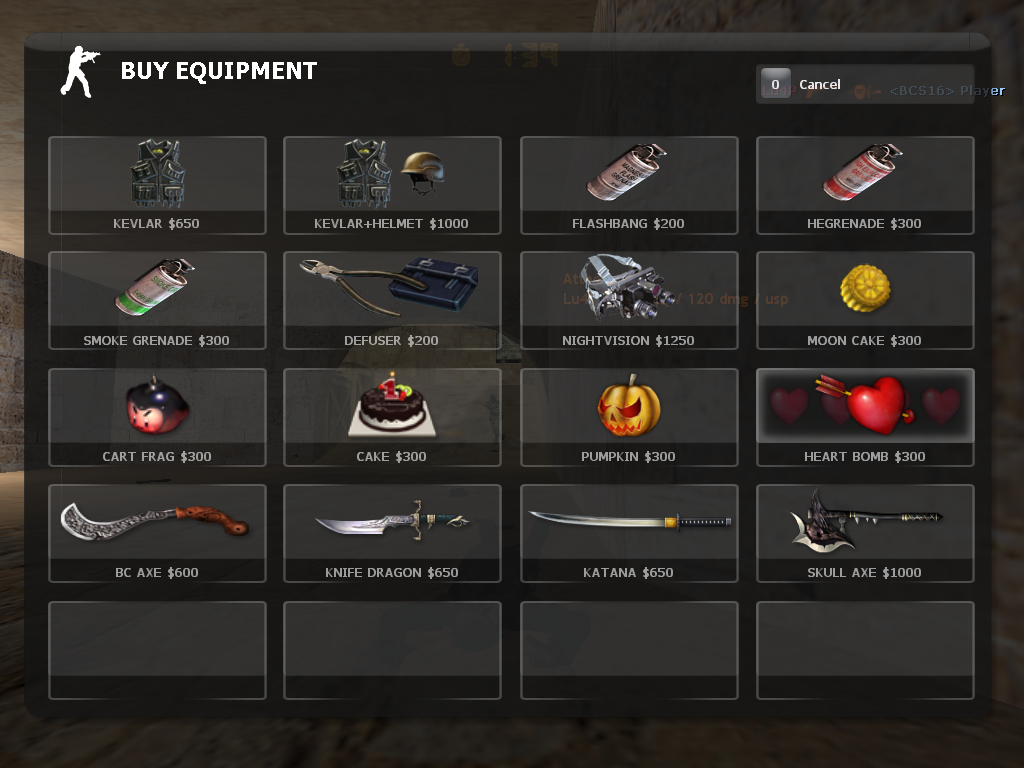Buy the Skull Axe for $1000
The width and height of the screenshot is (1024, 768).
coord(865,533)
